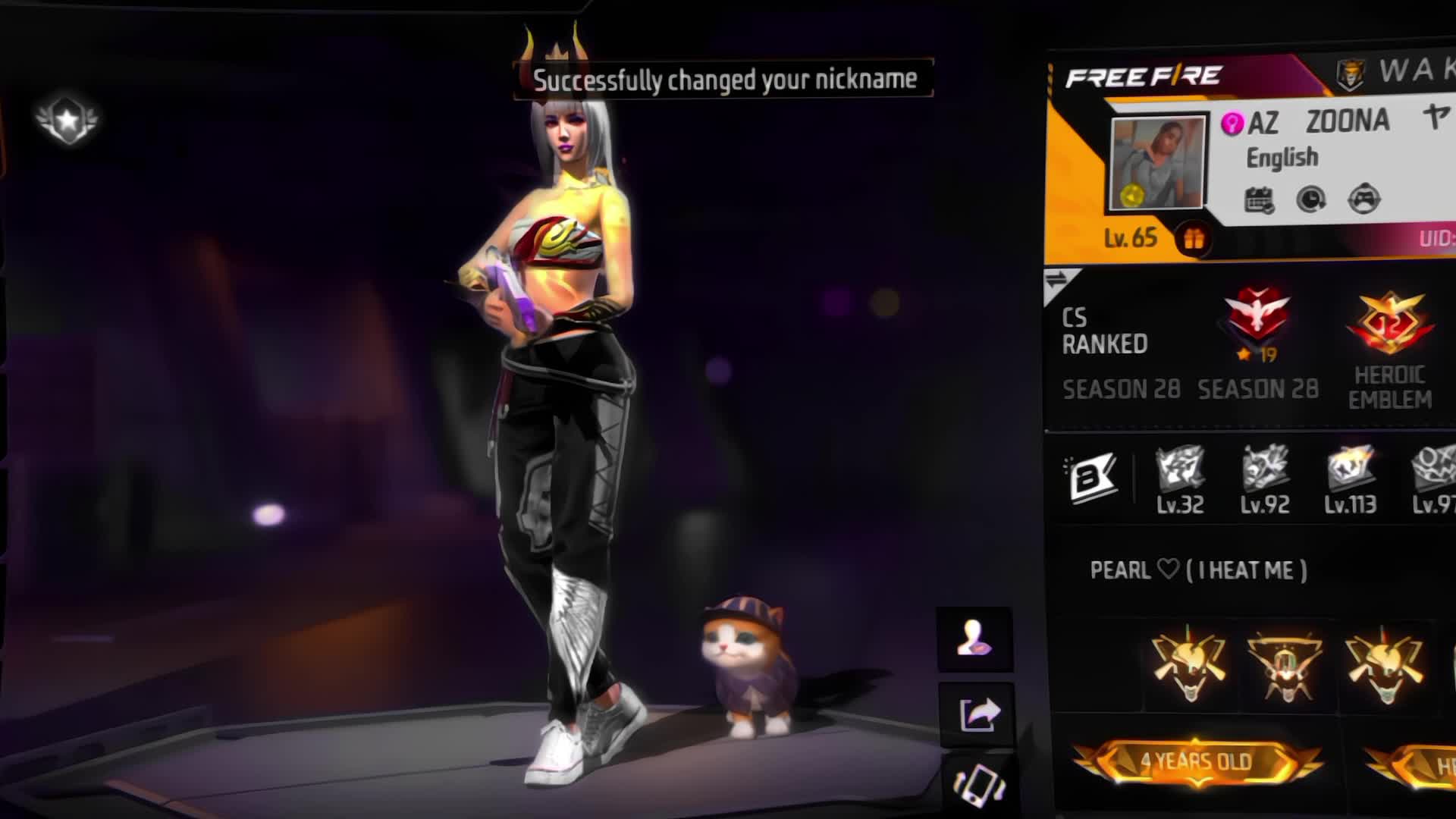Tap the phone rotate button
Image resolution: width=1456 pixels, height=819 pixels.
click(978, 784)
